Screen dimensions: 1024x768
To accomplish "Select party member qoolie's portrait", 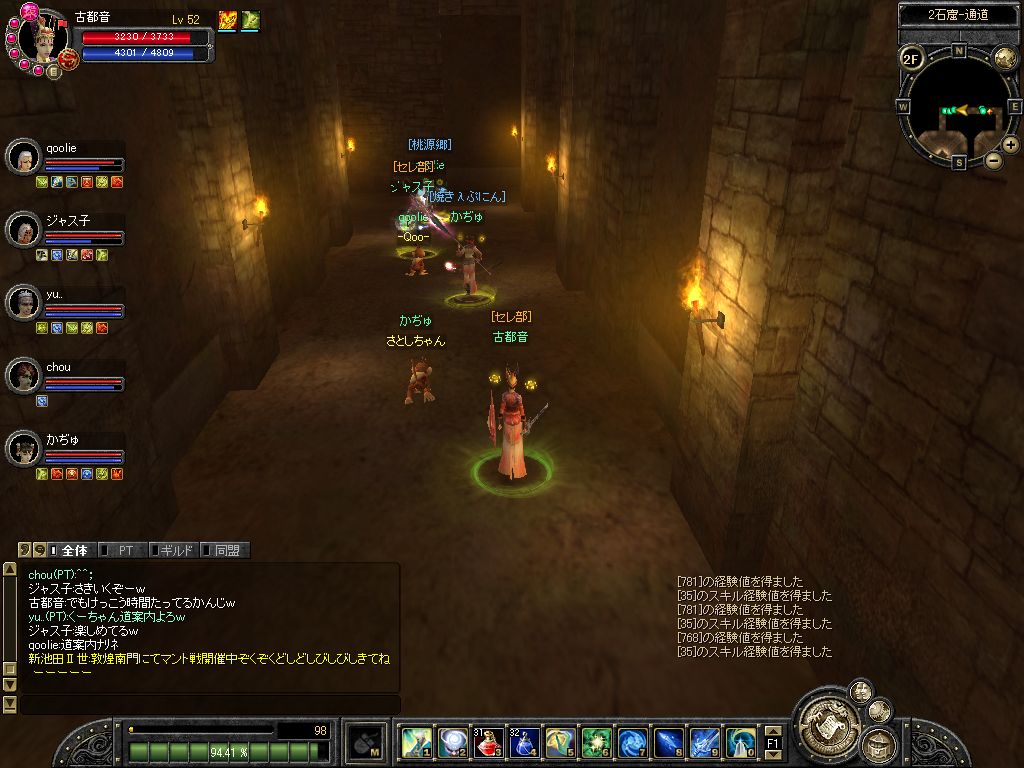I will point(22,156).
